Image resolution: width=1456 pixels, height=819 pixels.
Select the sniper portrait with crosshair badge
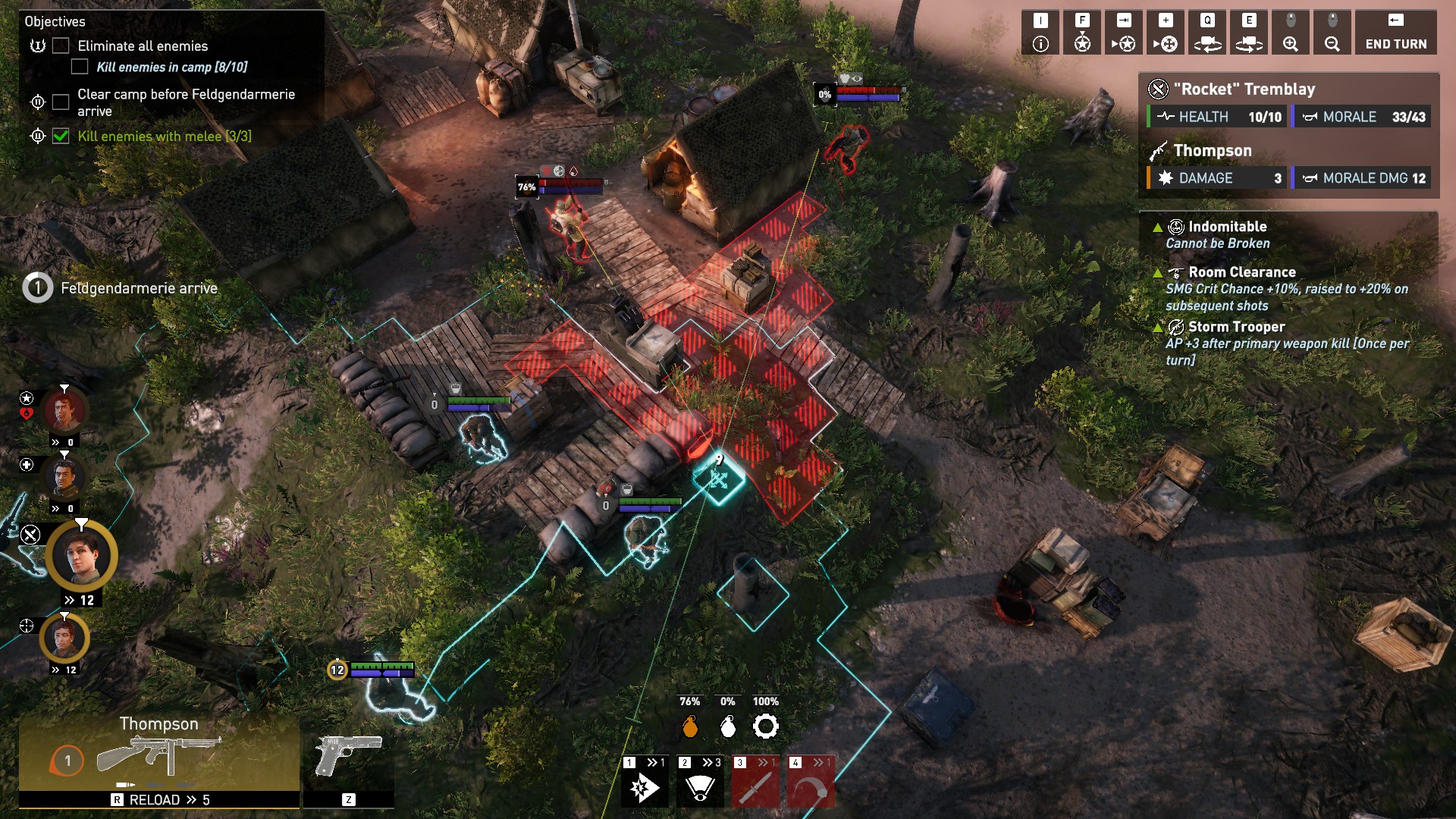[x=65, y=638]
